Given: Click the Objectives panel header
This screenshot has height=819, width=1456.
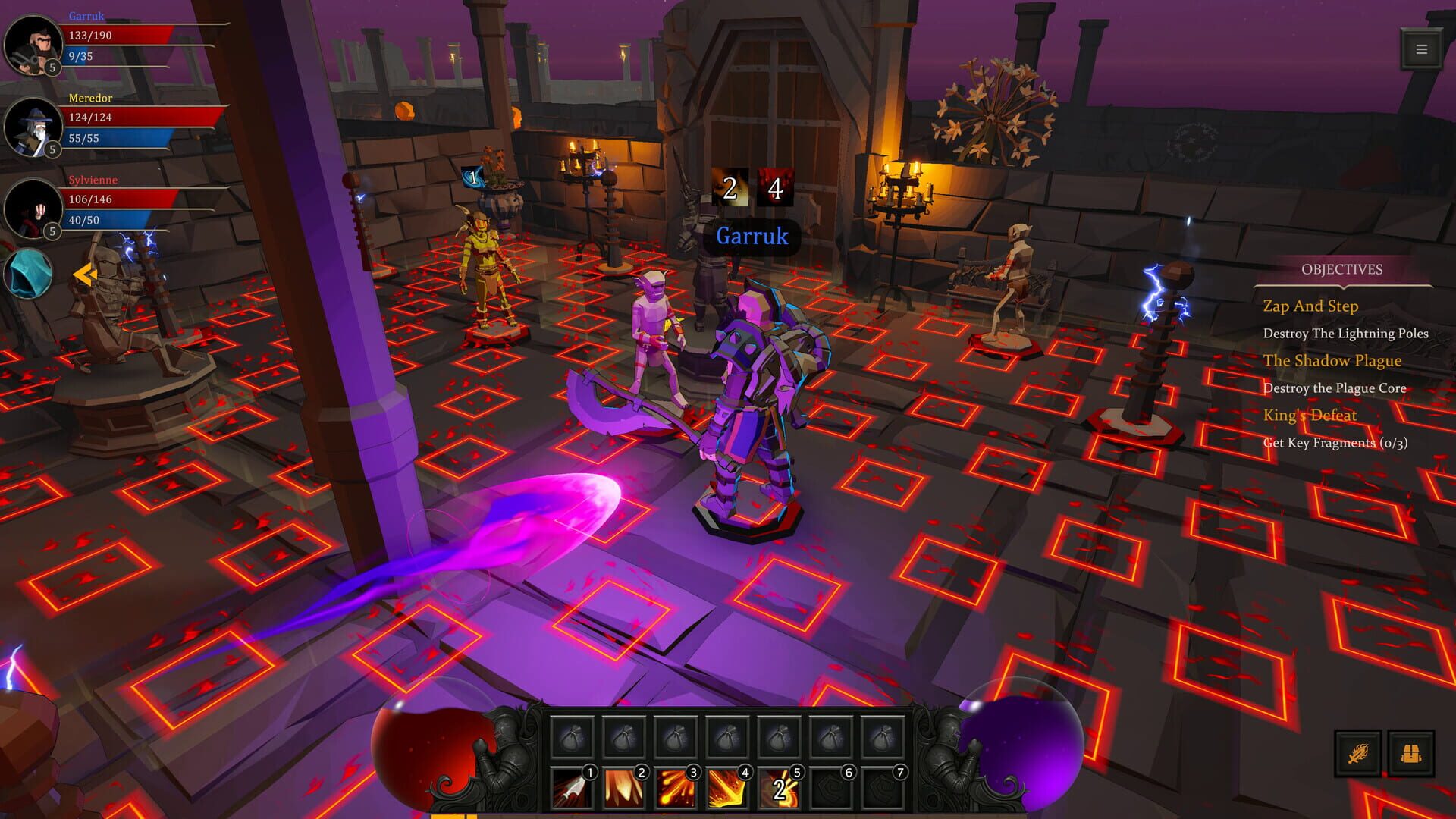Looking at the screenshot, I should click(1341, 269).
